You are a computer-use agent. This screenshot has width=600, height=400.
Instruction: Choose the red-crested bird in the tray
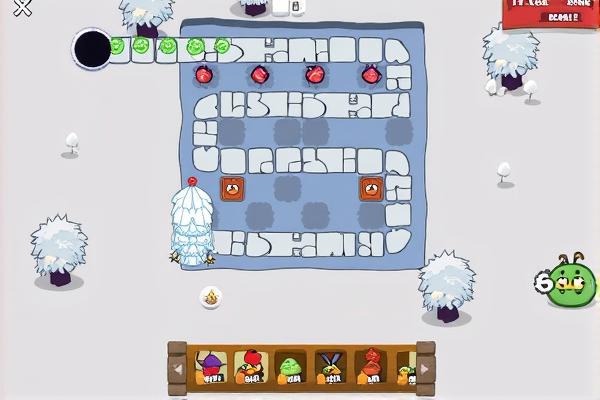(251, 367)
